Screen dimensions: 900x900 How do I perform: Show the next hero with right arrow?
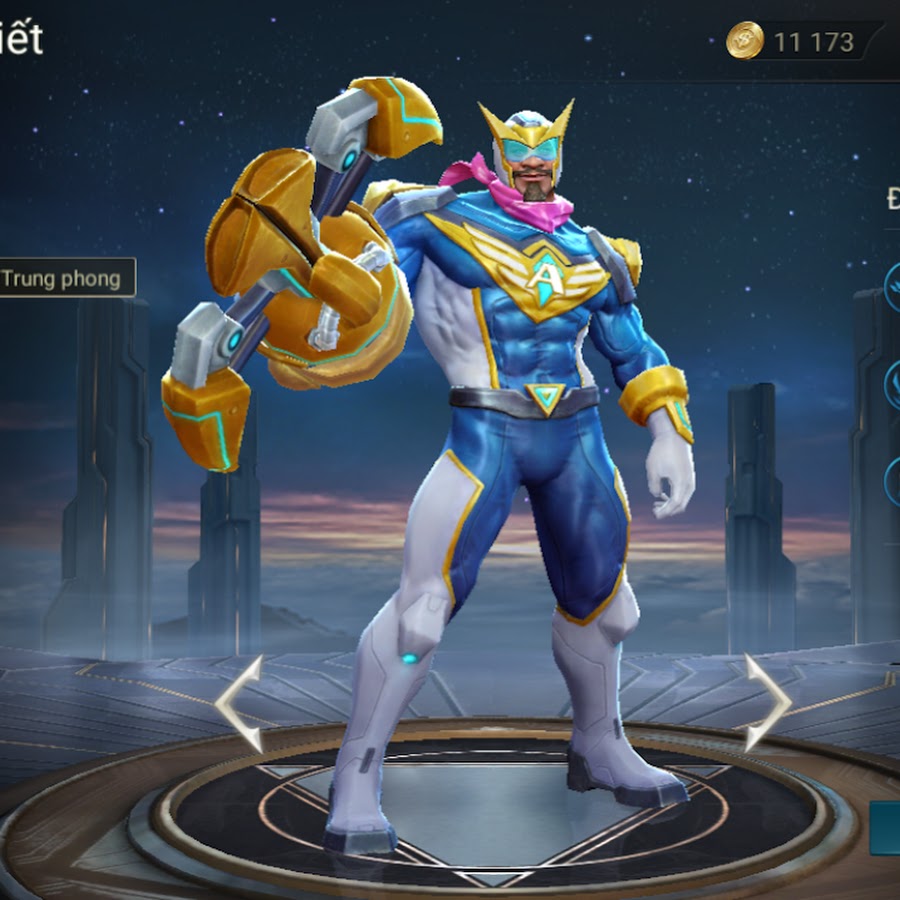click(x=767, y=703)
